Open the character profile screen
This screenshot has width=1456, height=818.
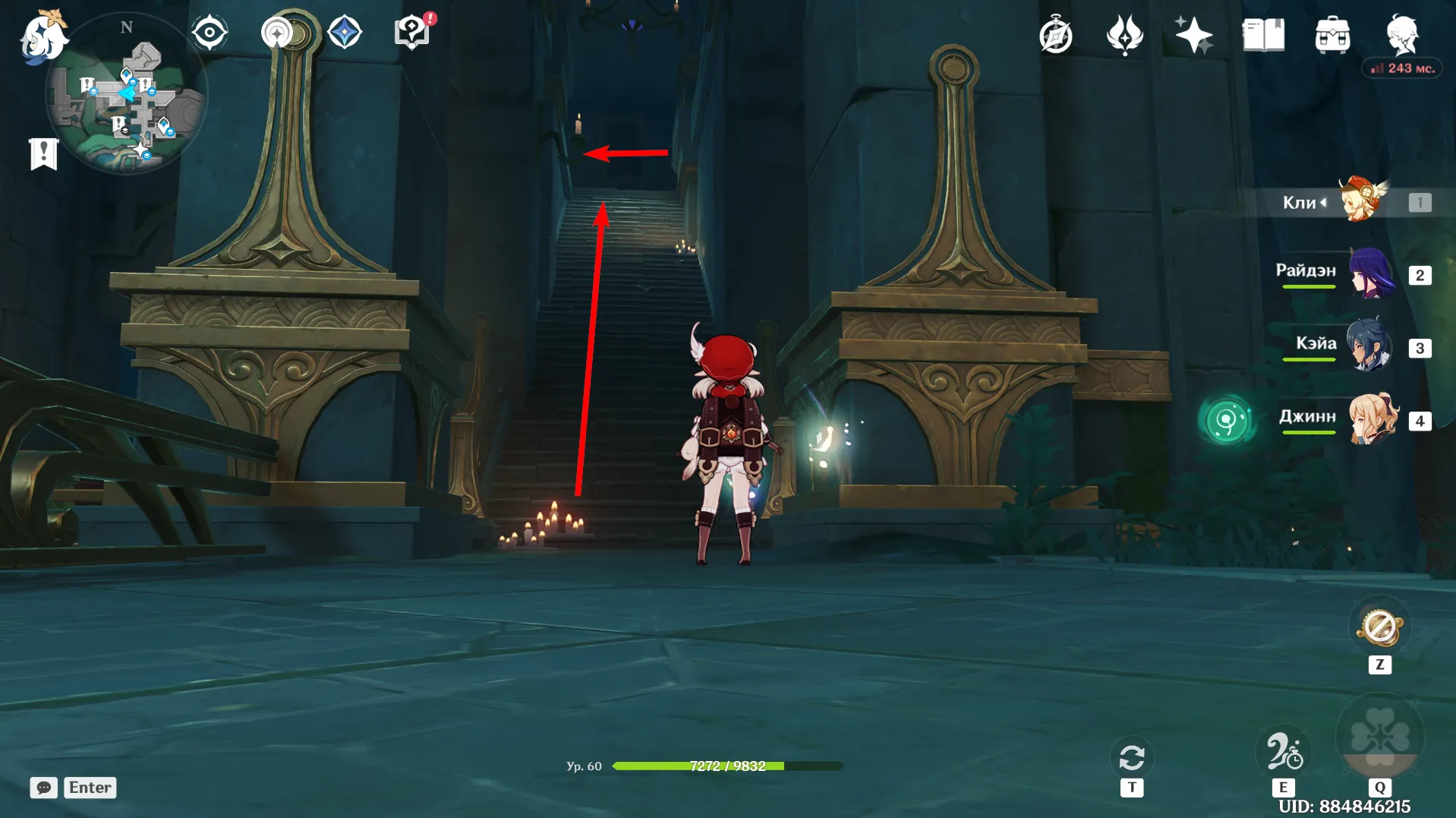tap(1401, 33)
